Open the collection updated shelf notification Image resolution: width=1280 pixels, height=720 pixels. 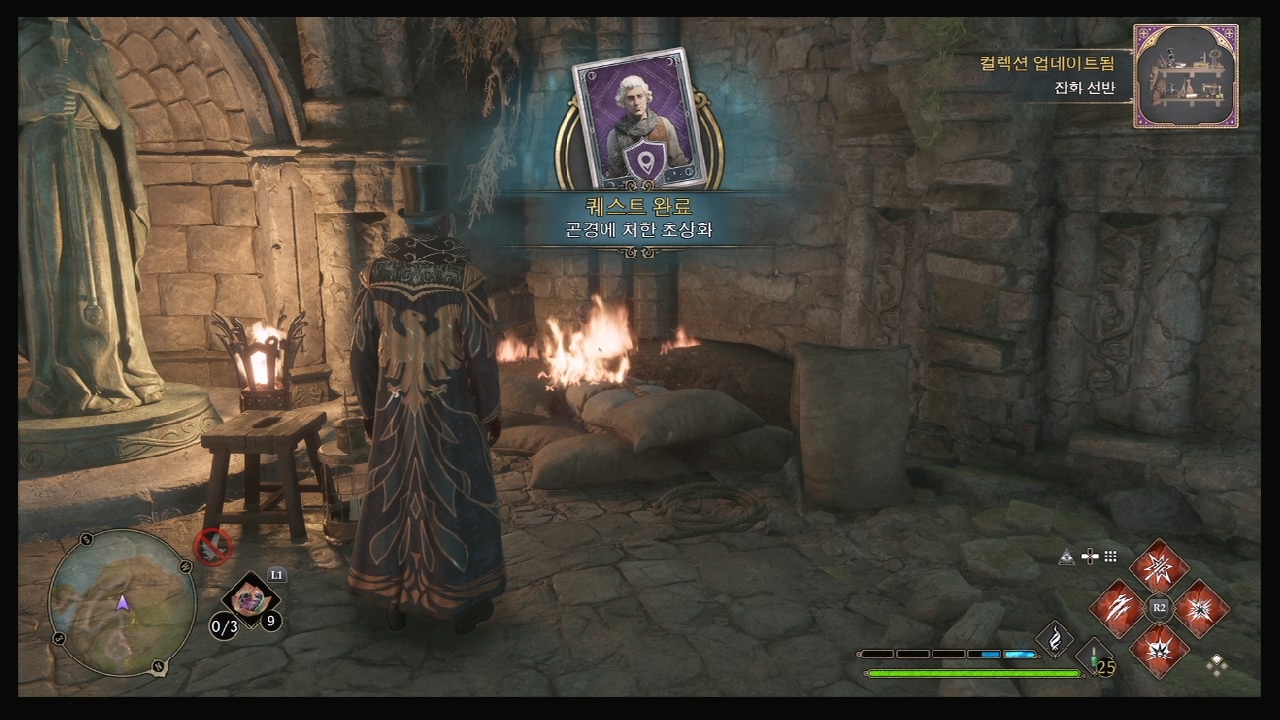click(1185, 77)
